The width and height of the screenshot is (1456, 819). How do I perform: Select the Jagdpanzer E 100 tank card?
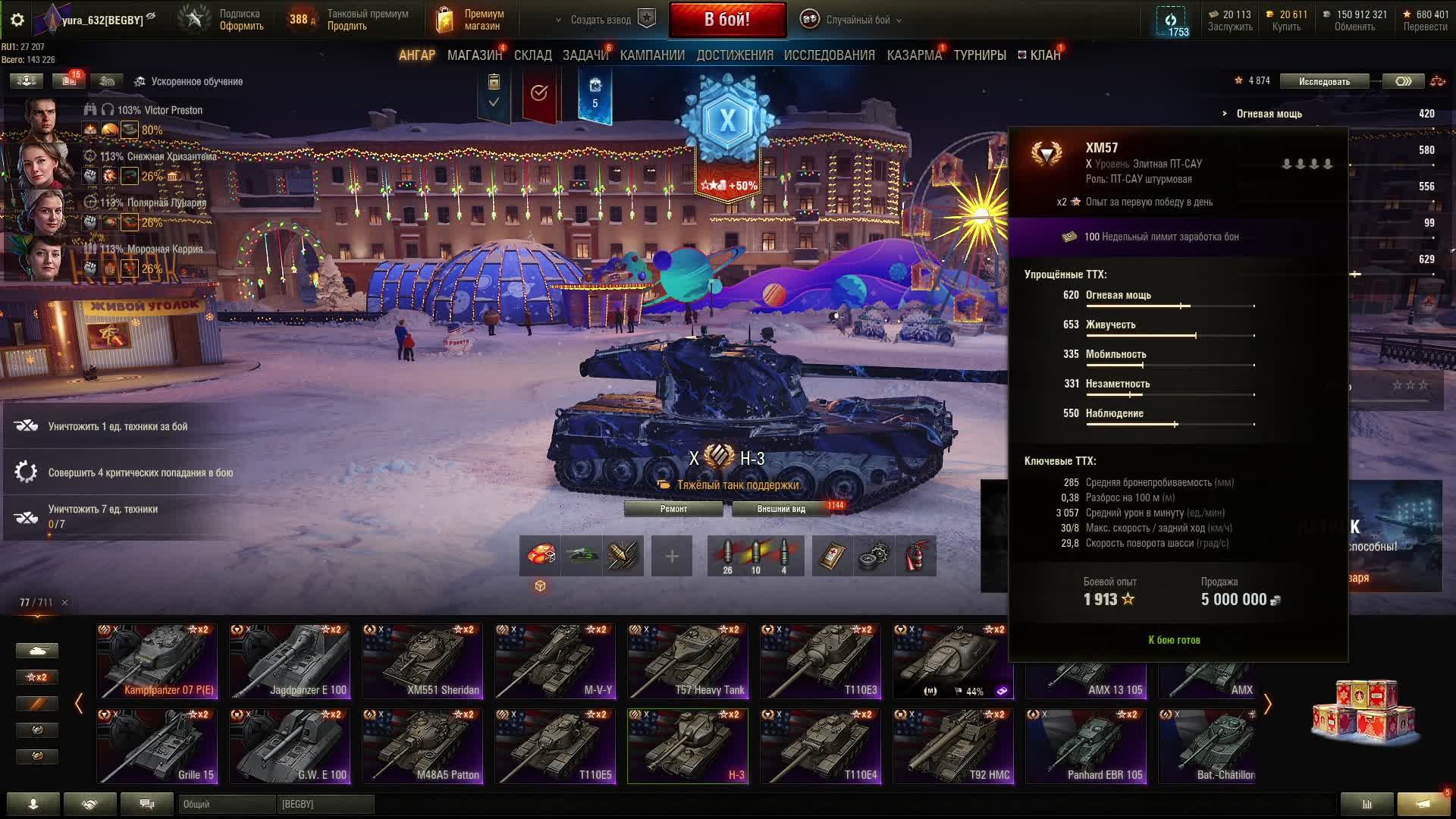(290, 661)
